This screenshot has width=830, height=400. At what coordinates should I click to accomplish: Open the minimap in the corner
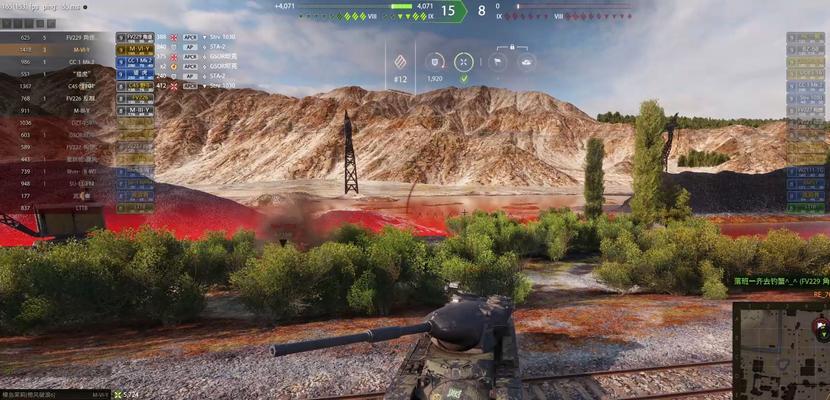click(x=781, y=350)
